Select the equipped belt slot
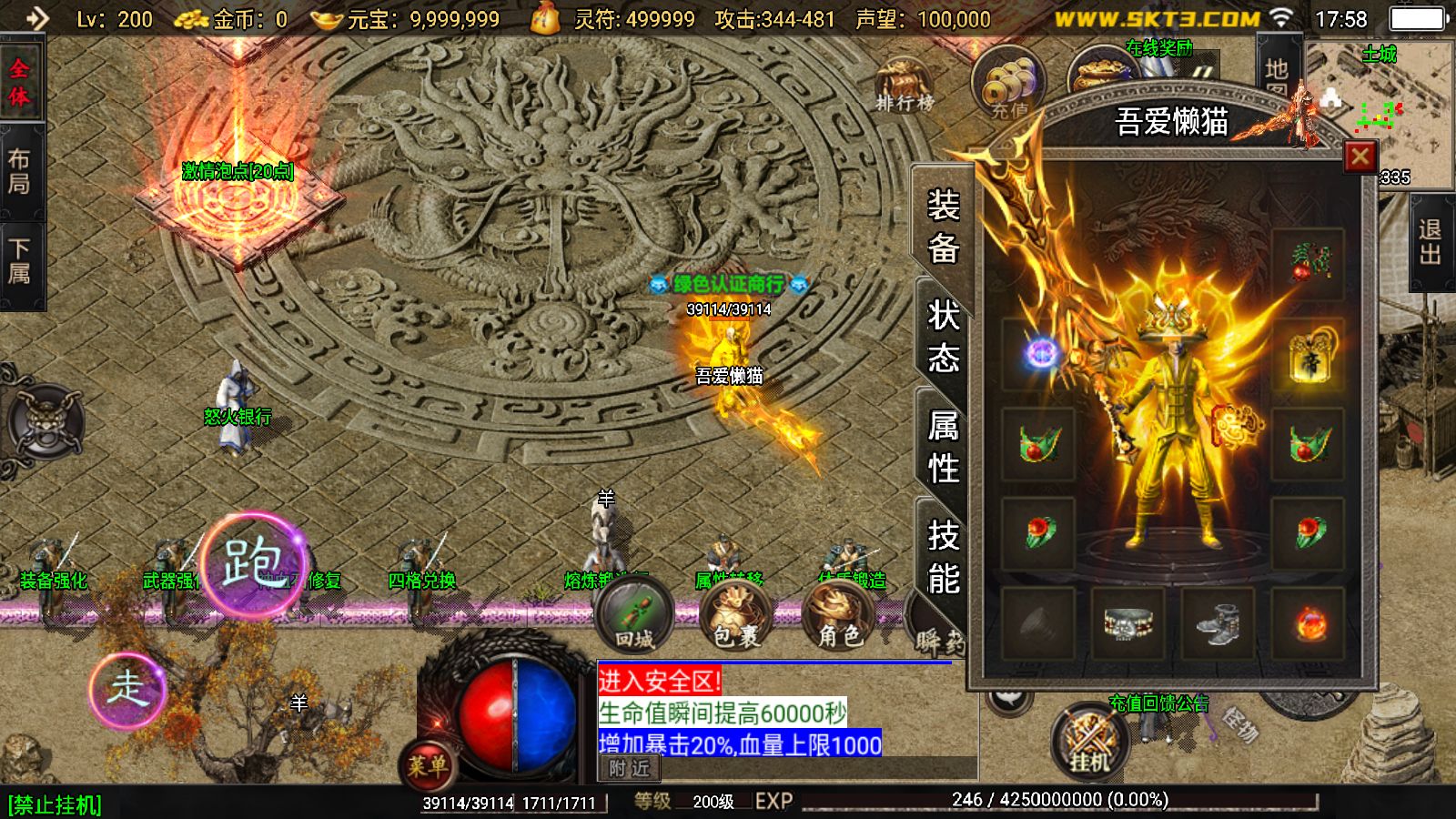The image size is (1456, 819). [x=1128, y=623]
